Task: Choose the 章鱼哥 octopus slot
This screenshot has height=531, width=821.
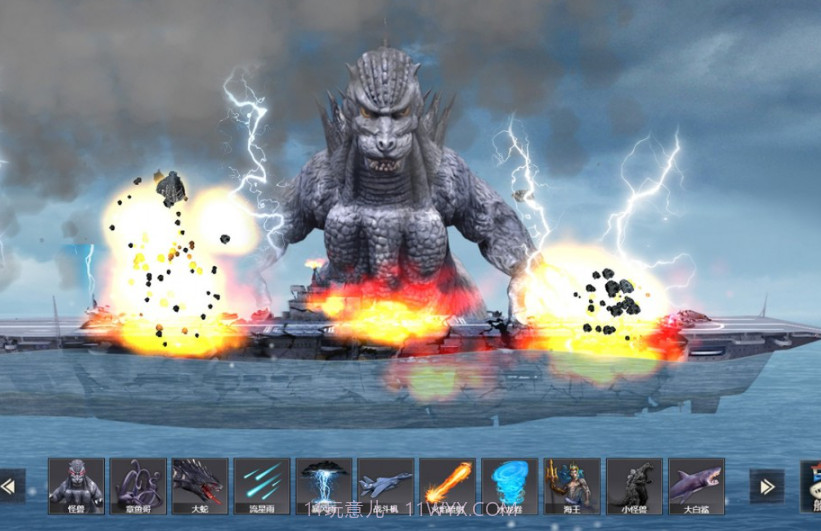Action: pyautogui.click(x=138, y=486)
